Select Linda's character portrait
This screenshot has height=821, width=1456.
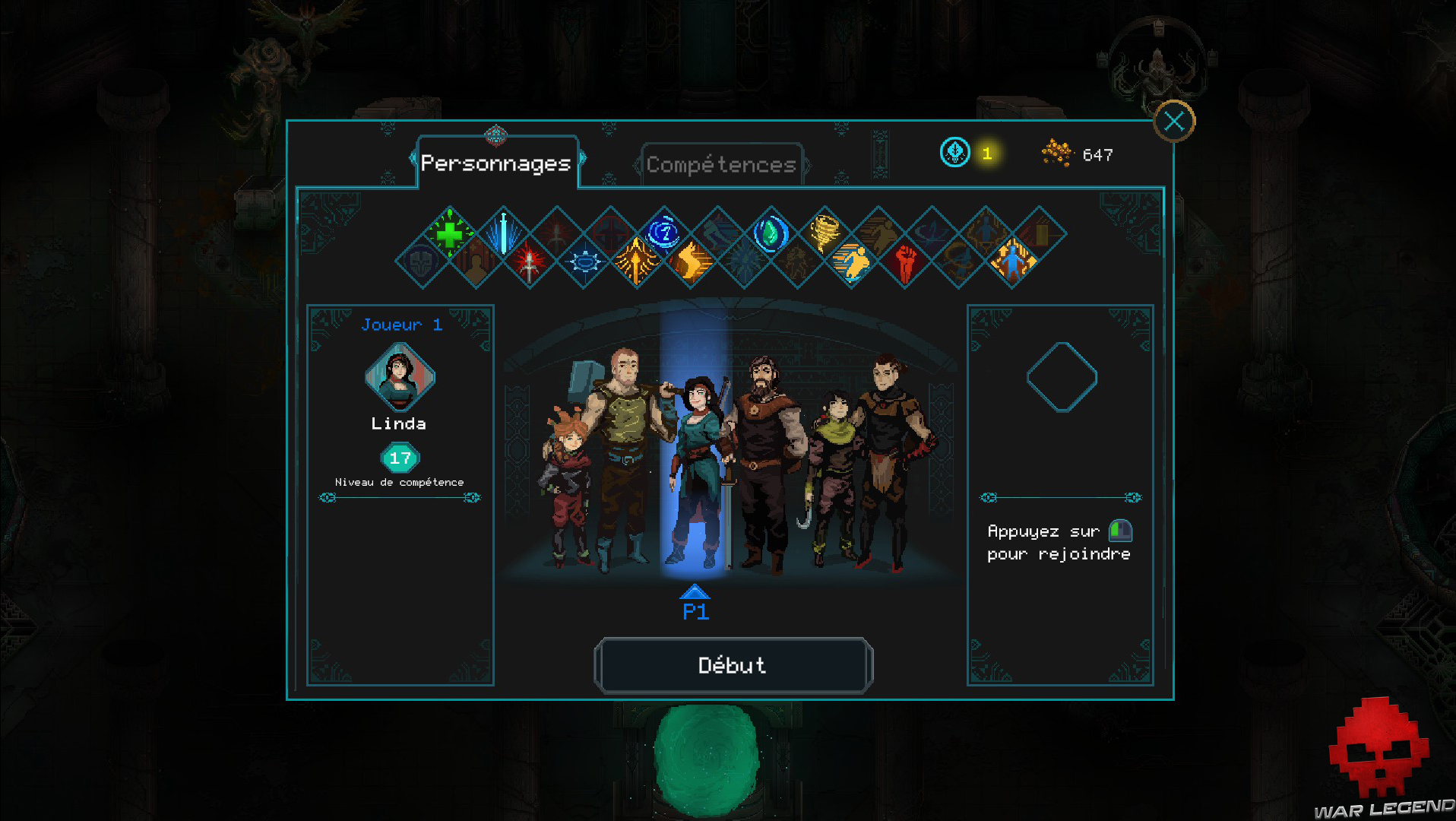[398, 378]
